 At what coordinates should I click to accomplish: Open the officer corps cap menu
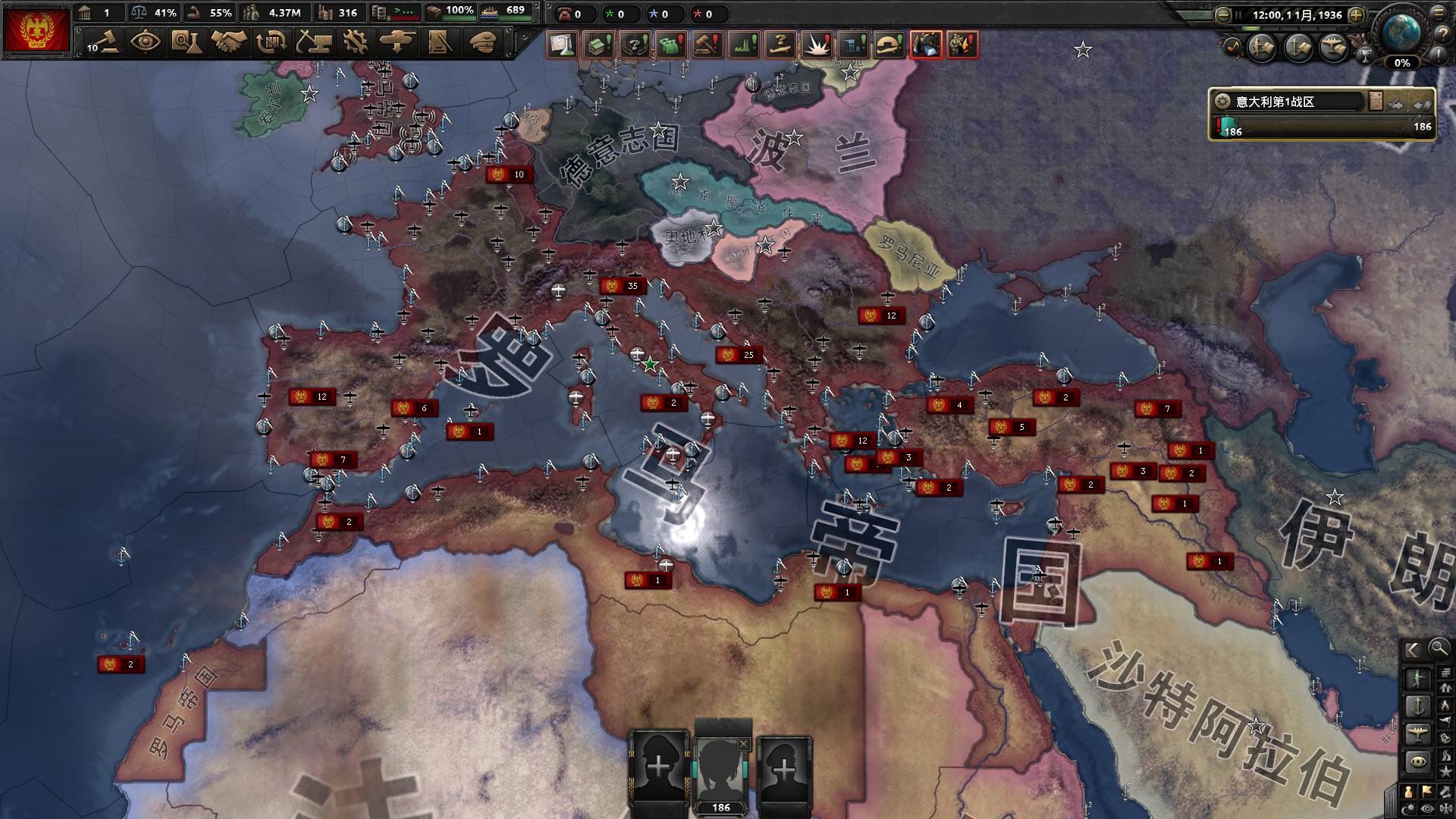click(482, 42)
